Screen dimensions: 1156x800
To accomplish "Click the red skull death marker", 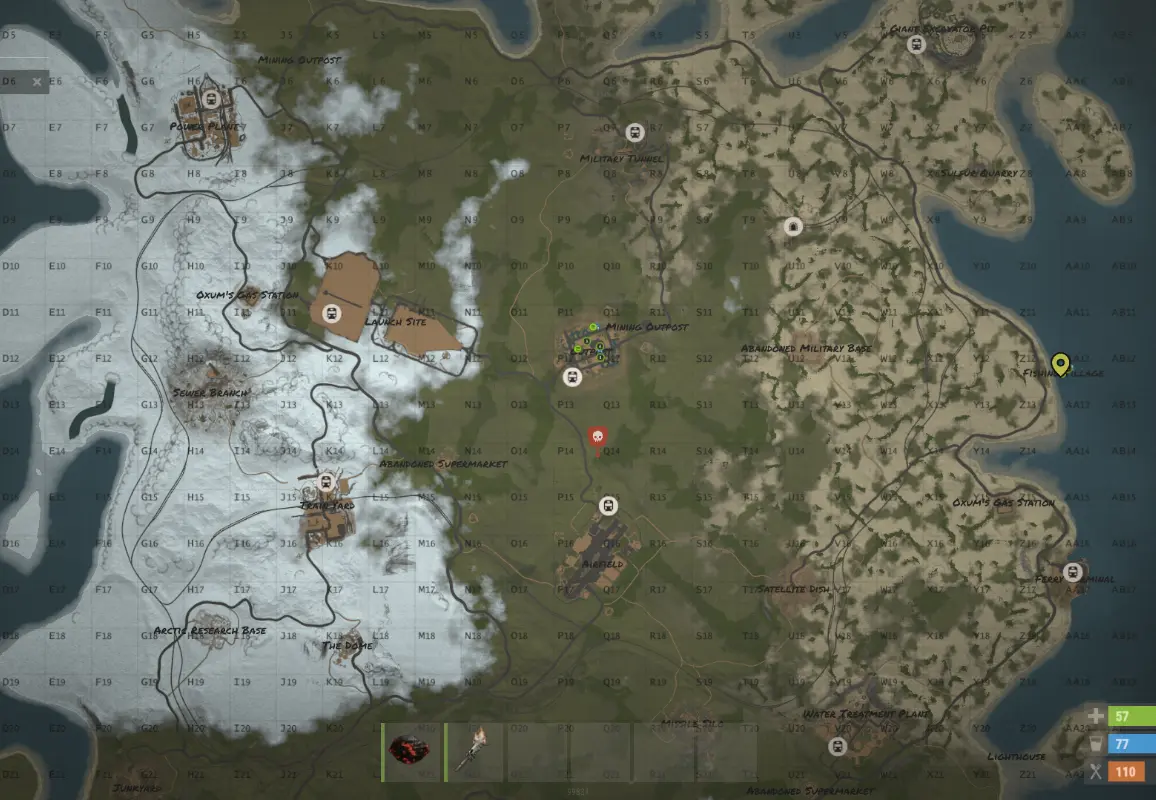I will pos(597,438).
